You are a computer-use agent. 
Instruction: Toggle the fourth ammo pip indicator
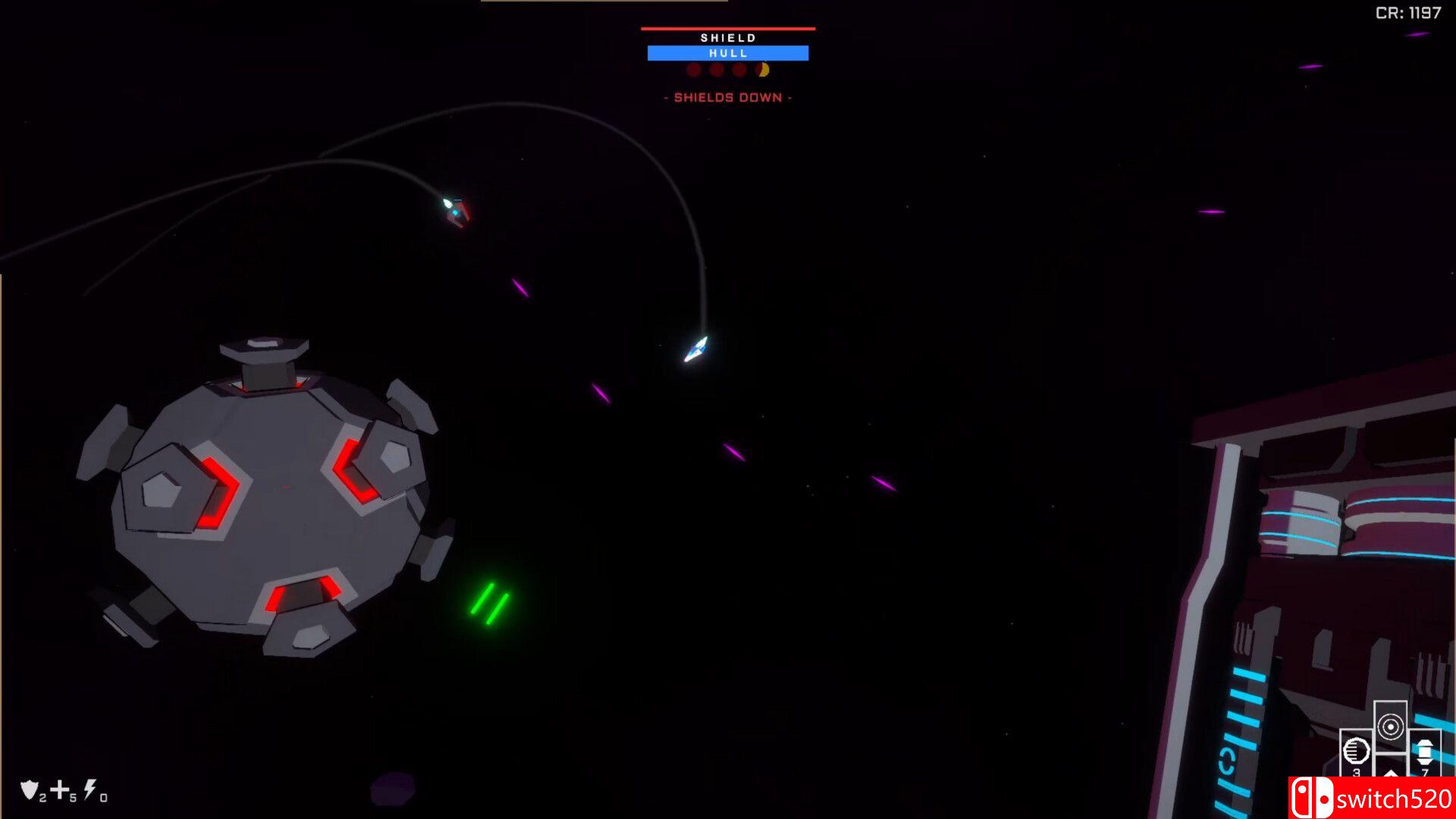pos(762,70)
